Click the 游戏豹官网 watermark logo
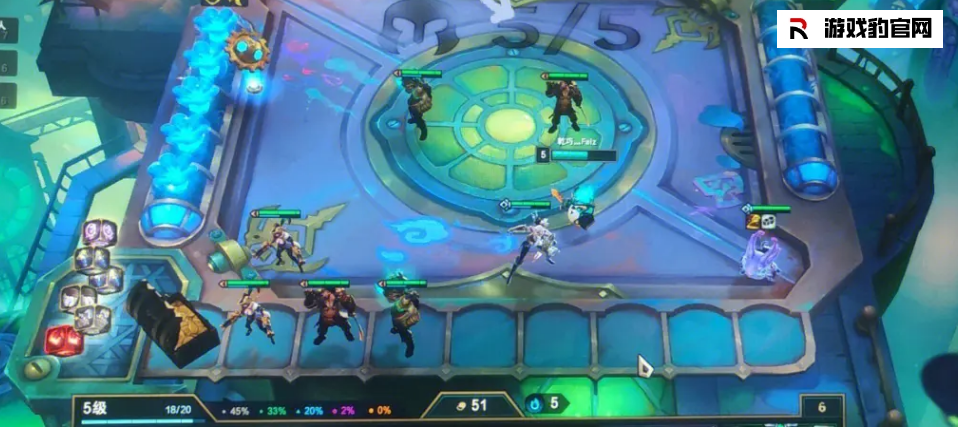The height and width of the screenshot is (427, 958). point(860,30)
